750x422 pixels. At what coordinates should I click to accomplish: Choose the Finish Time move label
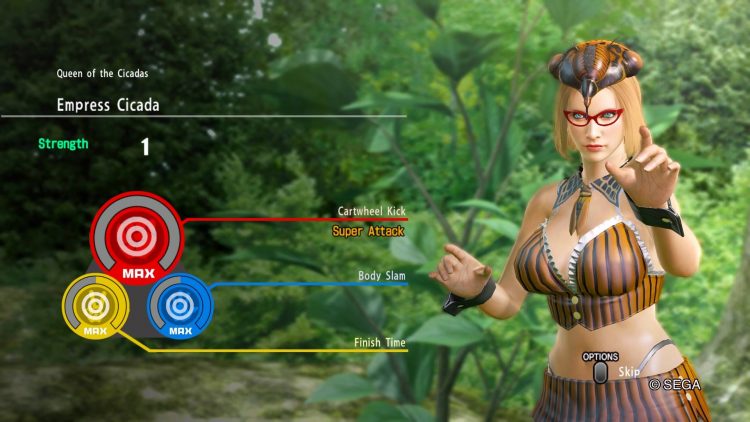(x=379, y=343)
